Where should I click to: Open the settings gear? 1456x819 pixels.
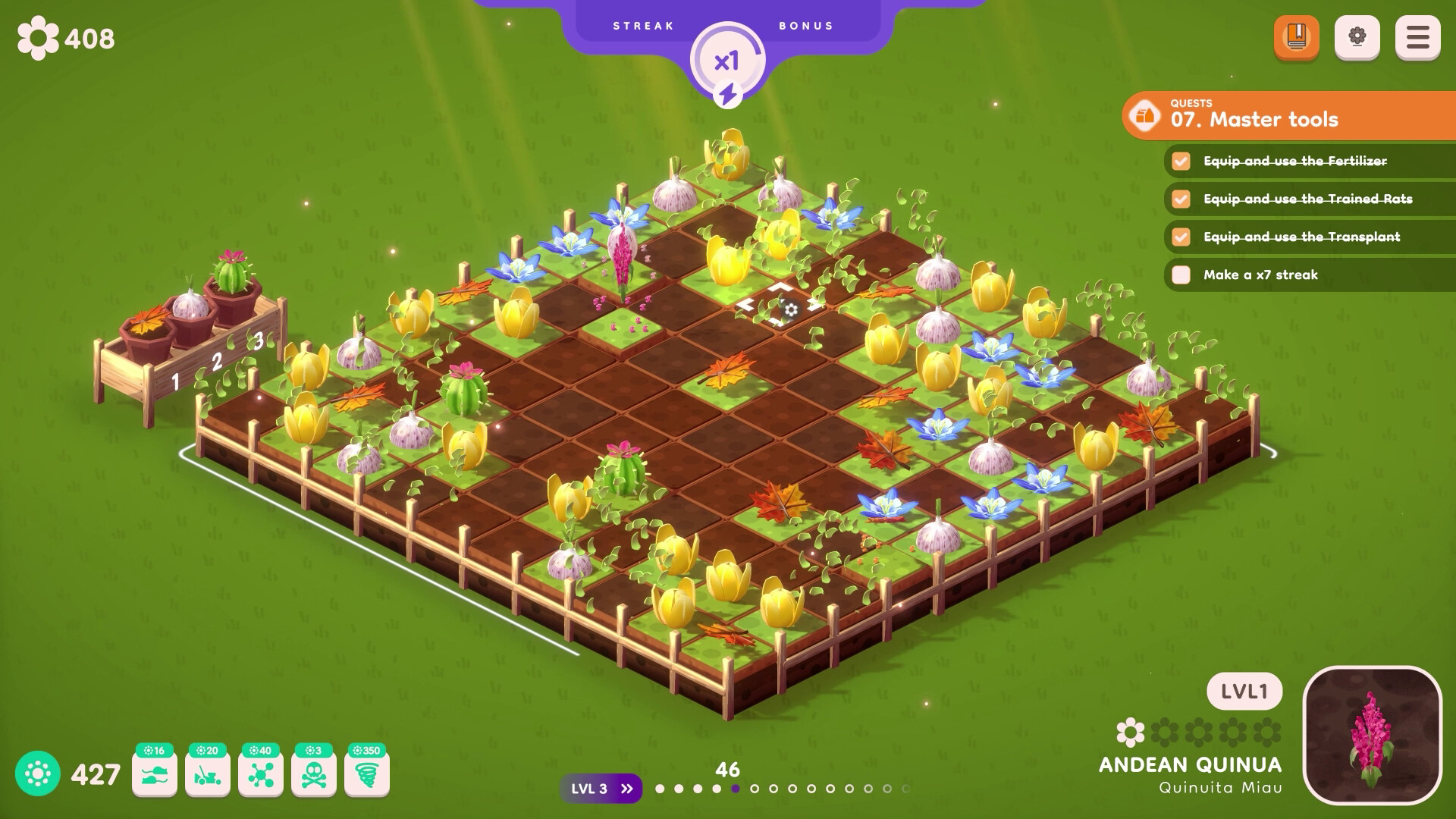pos(1357,37)
